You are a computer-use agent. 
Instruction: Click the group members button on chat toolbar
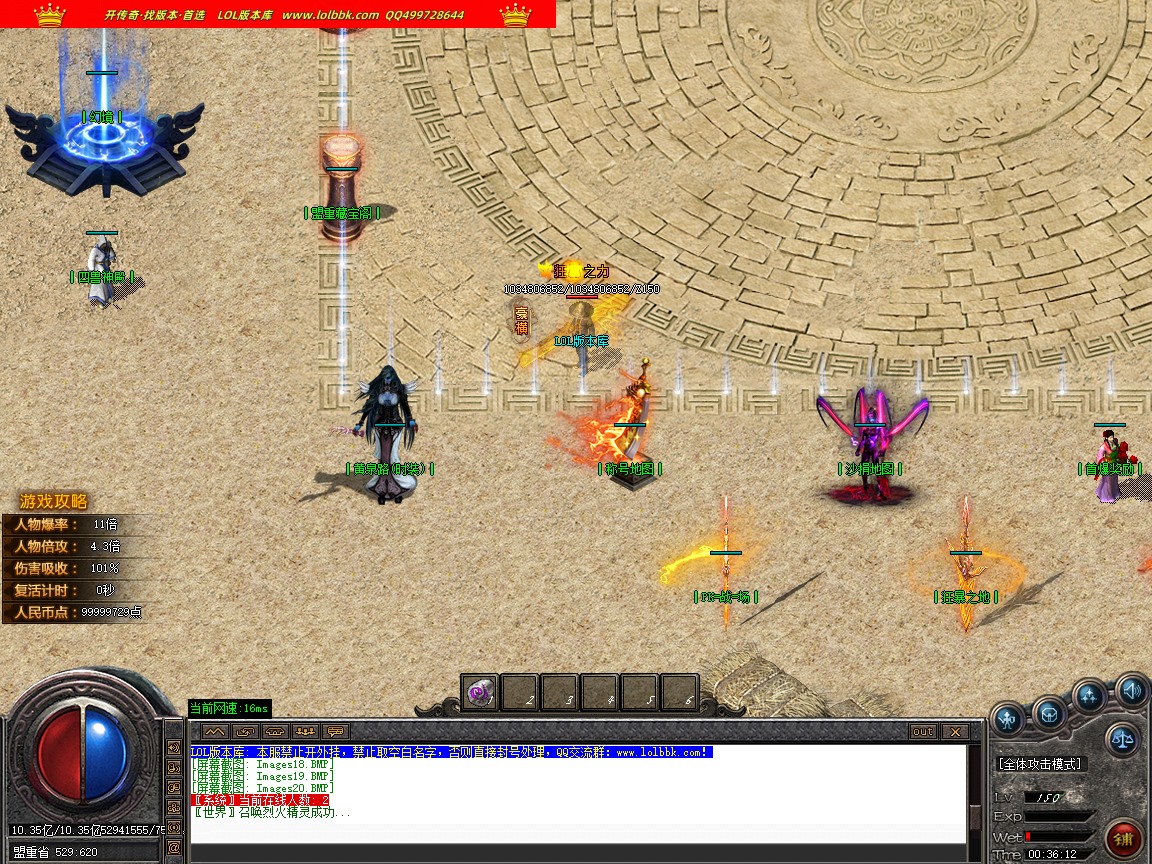(306, 732)
